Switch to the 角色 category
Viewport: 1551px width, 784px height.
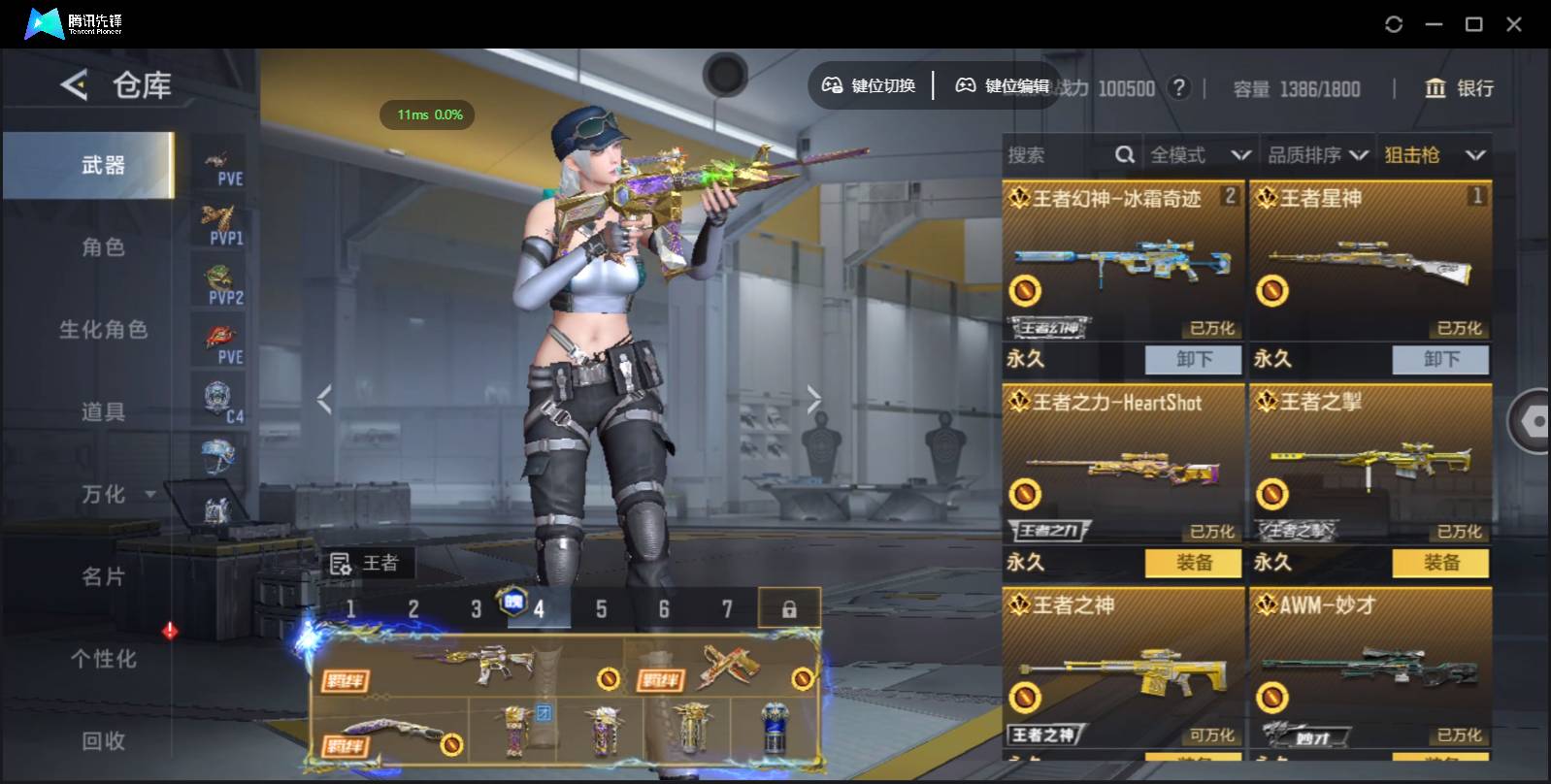pos(103,247)
